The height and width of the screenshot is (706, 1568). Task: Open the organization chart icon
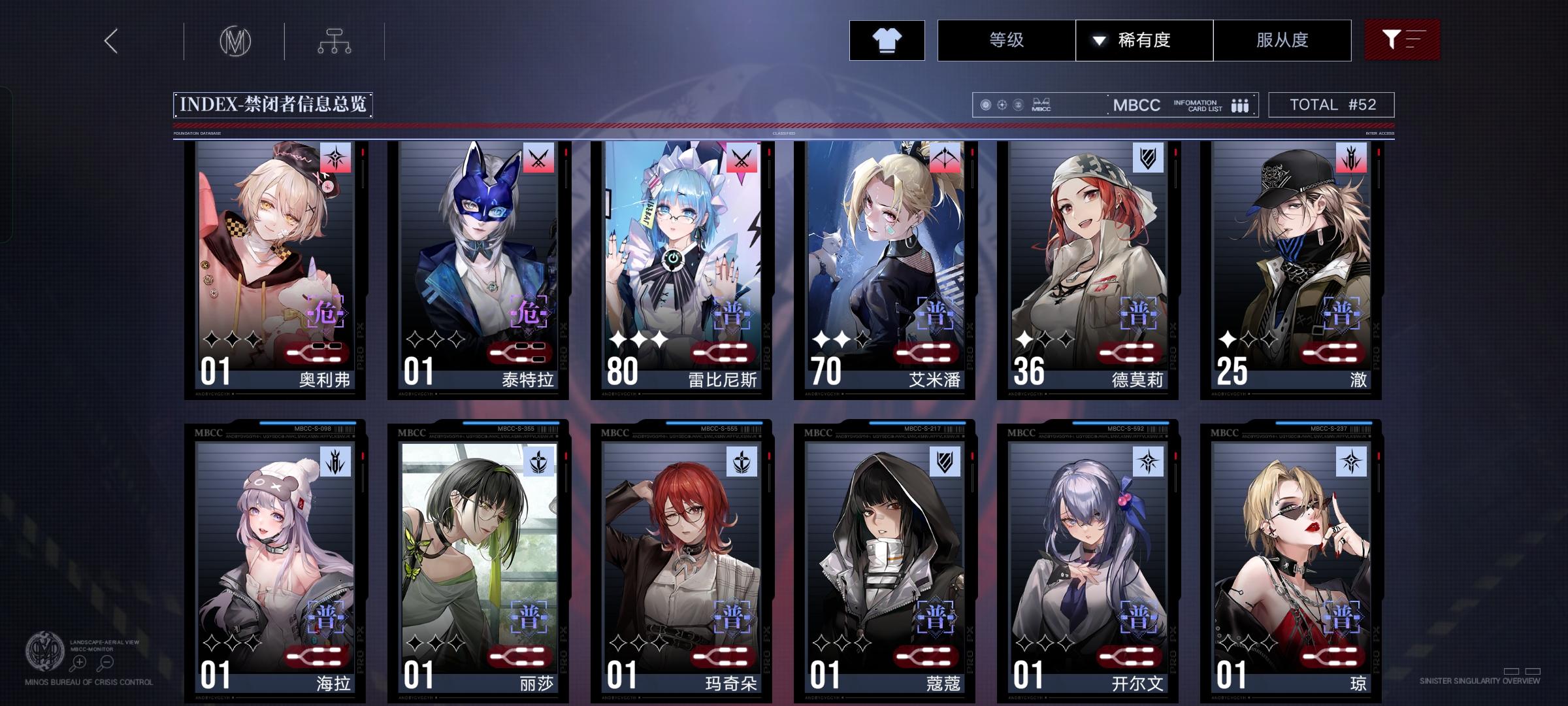(x=336, y=41)
